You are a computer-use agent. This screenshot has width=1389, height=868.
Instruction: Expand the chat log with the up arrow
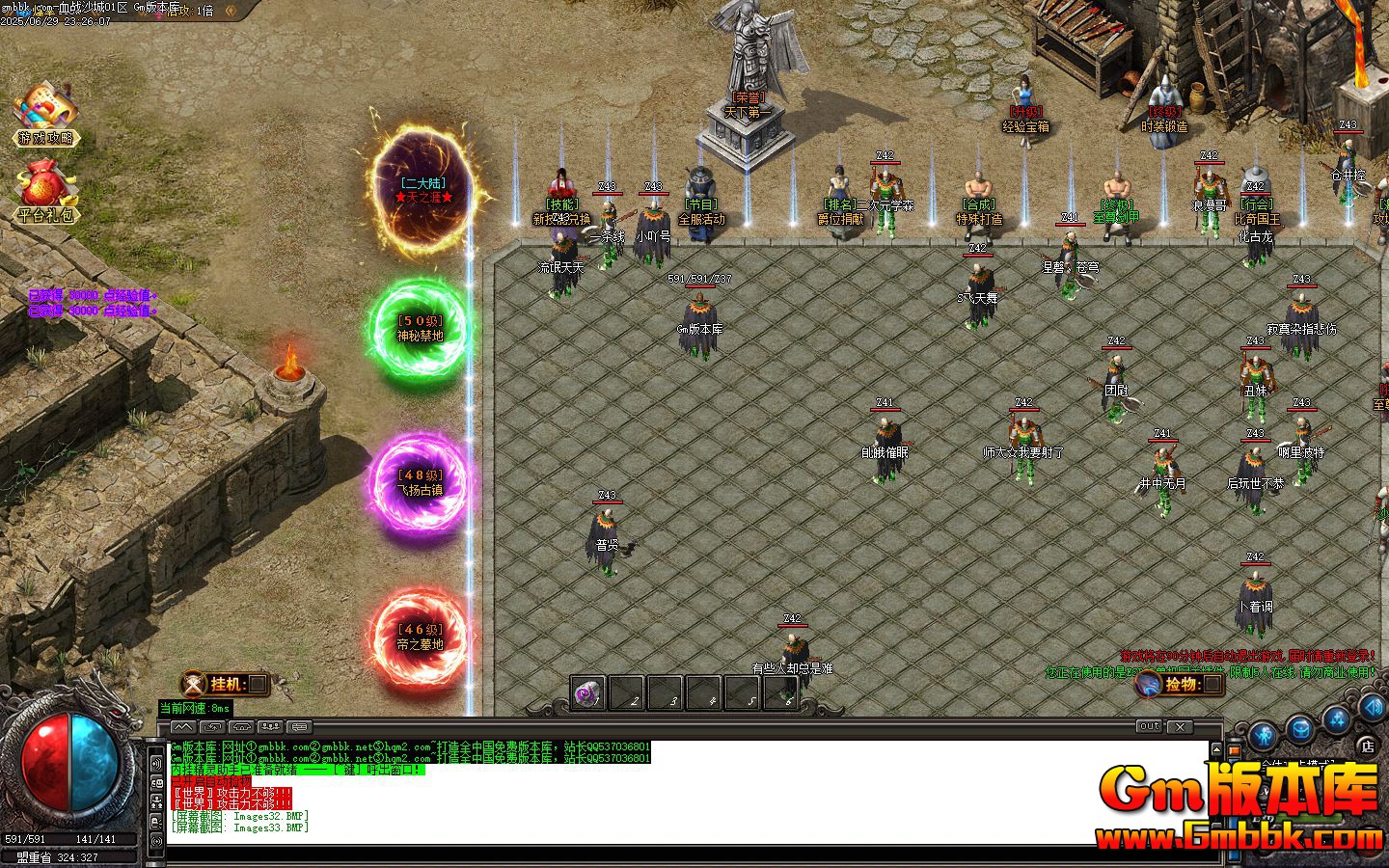tap(1217, 750)
